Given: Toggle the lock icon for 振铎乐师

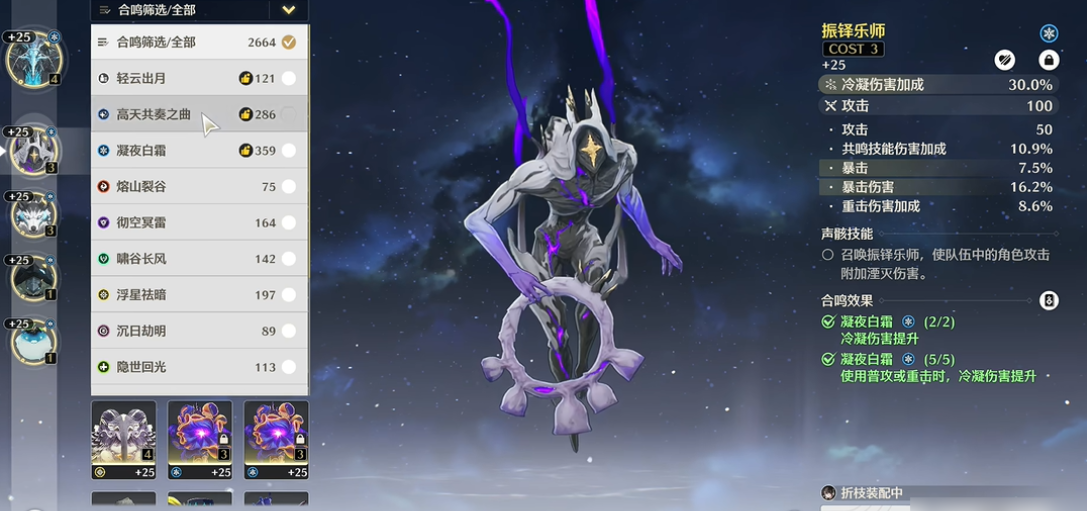Looking at the screenshot, I should pos(1048,60).
